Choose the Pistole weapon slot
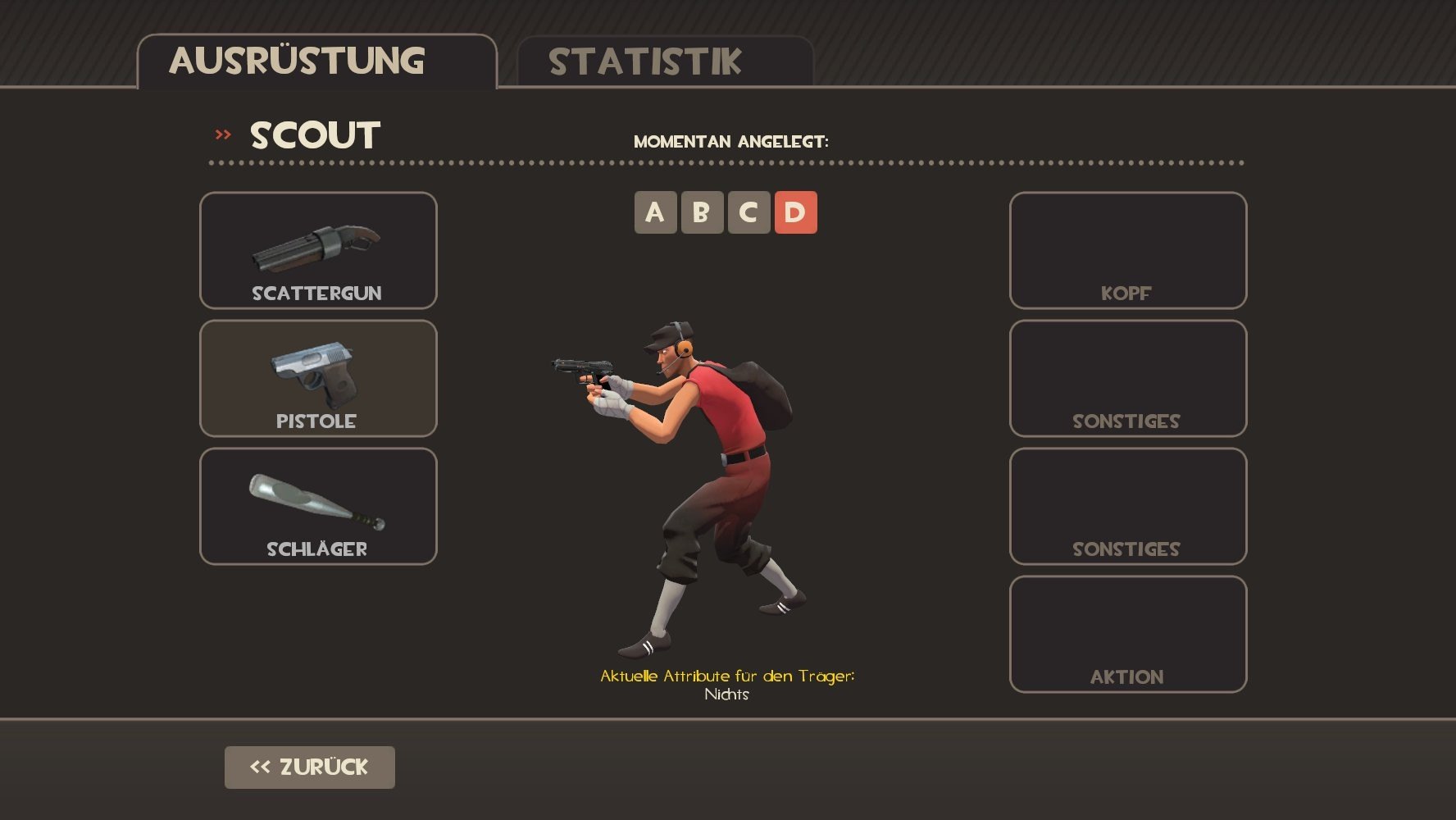The height and width of the screenshot is (820, 1456). (318, 378)
